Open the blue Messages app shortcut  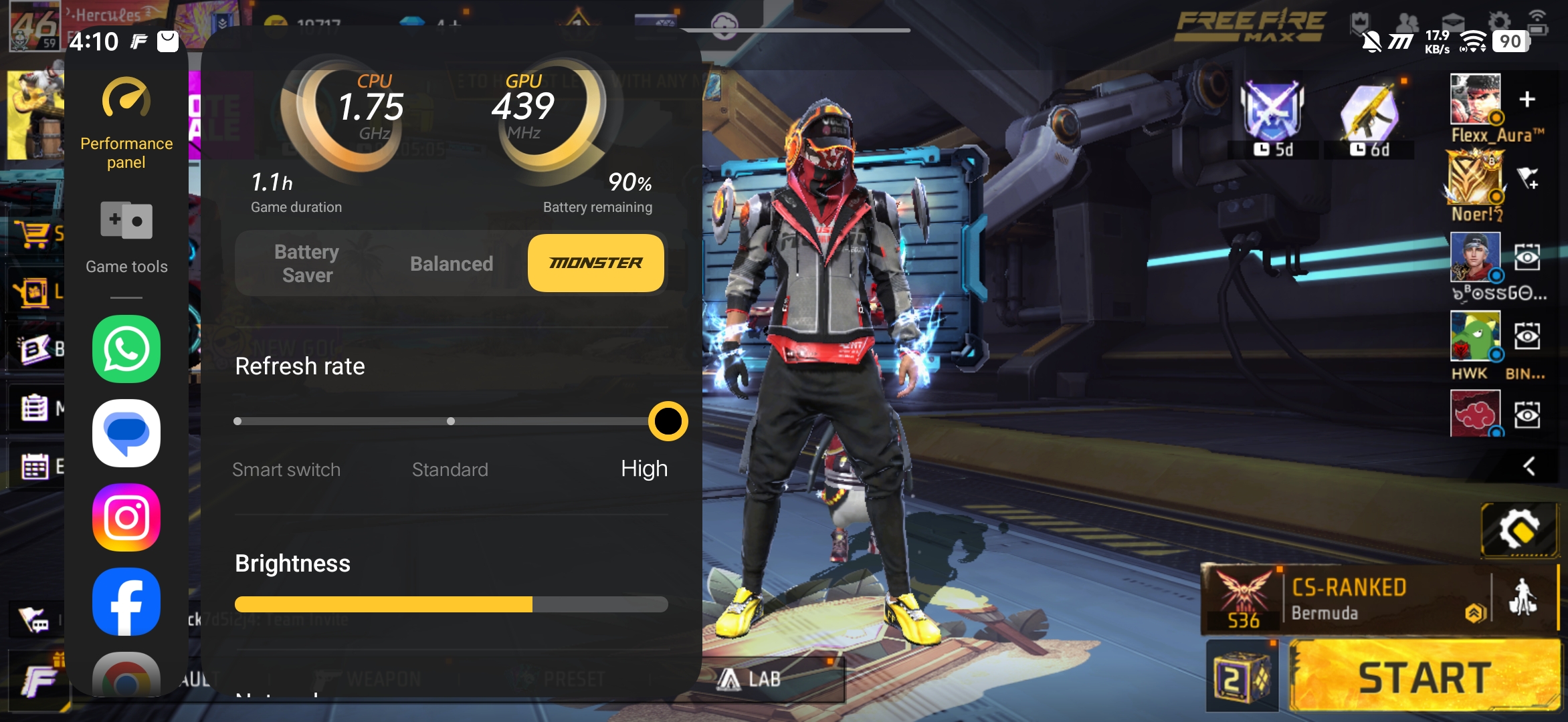(x=126, y=433)
